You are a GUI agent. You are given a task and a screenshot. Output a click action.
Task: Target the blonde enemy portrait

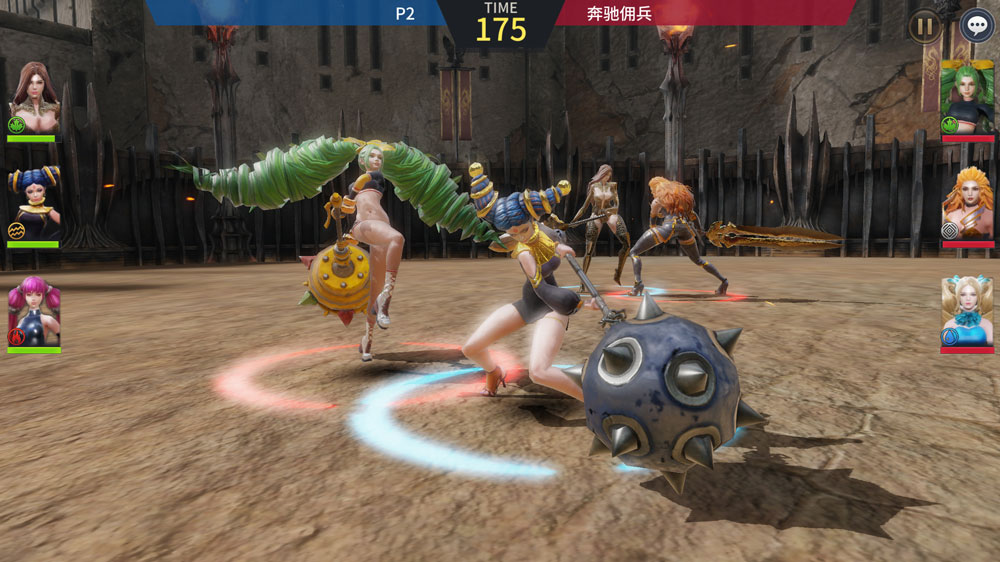click(x=967, y=312)
